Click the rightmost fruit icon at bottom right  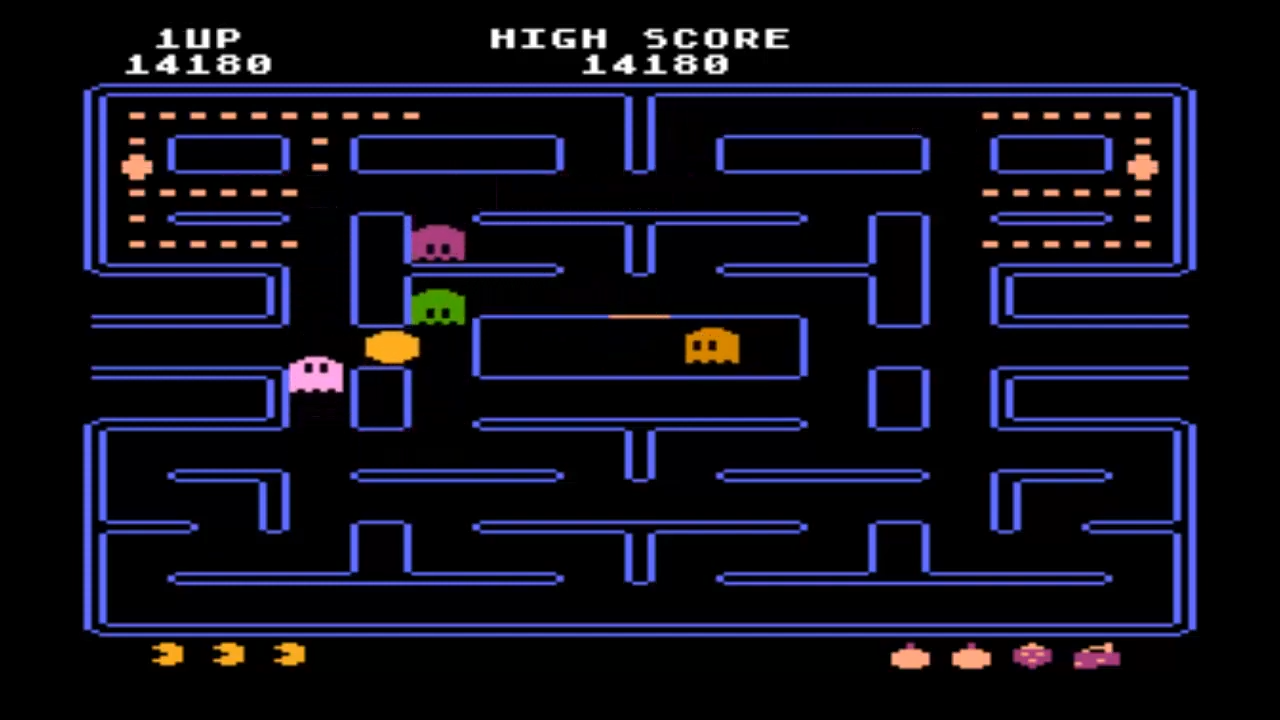pyautogui.click(x=1098, y=657)
